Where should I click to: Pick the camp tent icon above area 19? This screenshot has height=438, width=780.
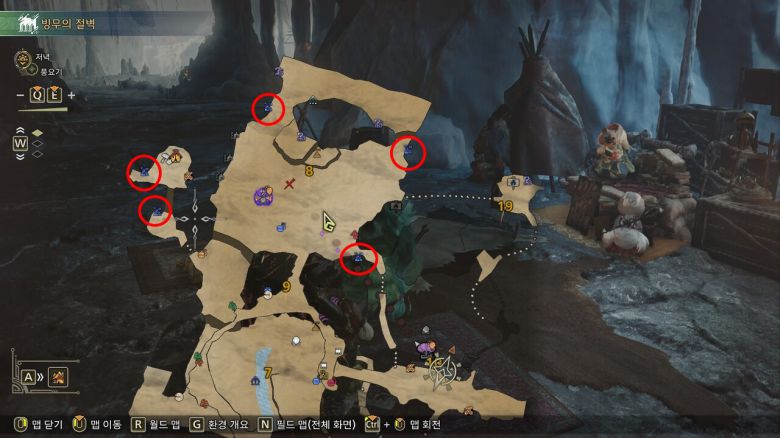(513, 183)
